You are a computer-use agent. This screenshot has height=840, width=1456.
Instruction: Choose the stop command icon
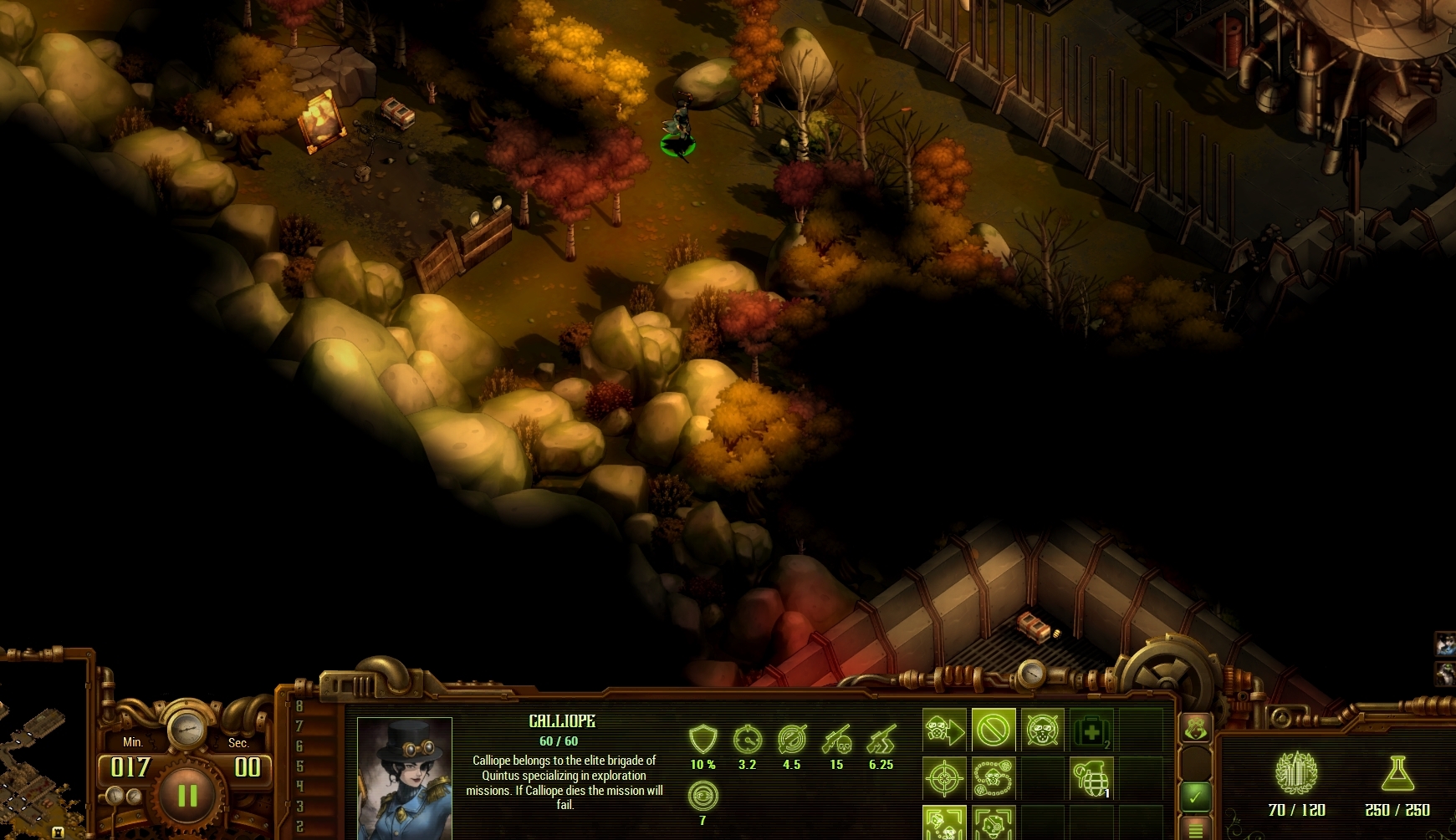click(994, 731)
